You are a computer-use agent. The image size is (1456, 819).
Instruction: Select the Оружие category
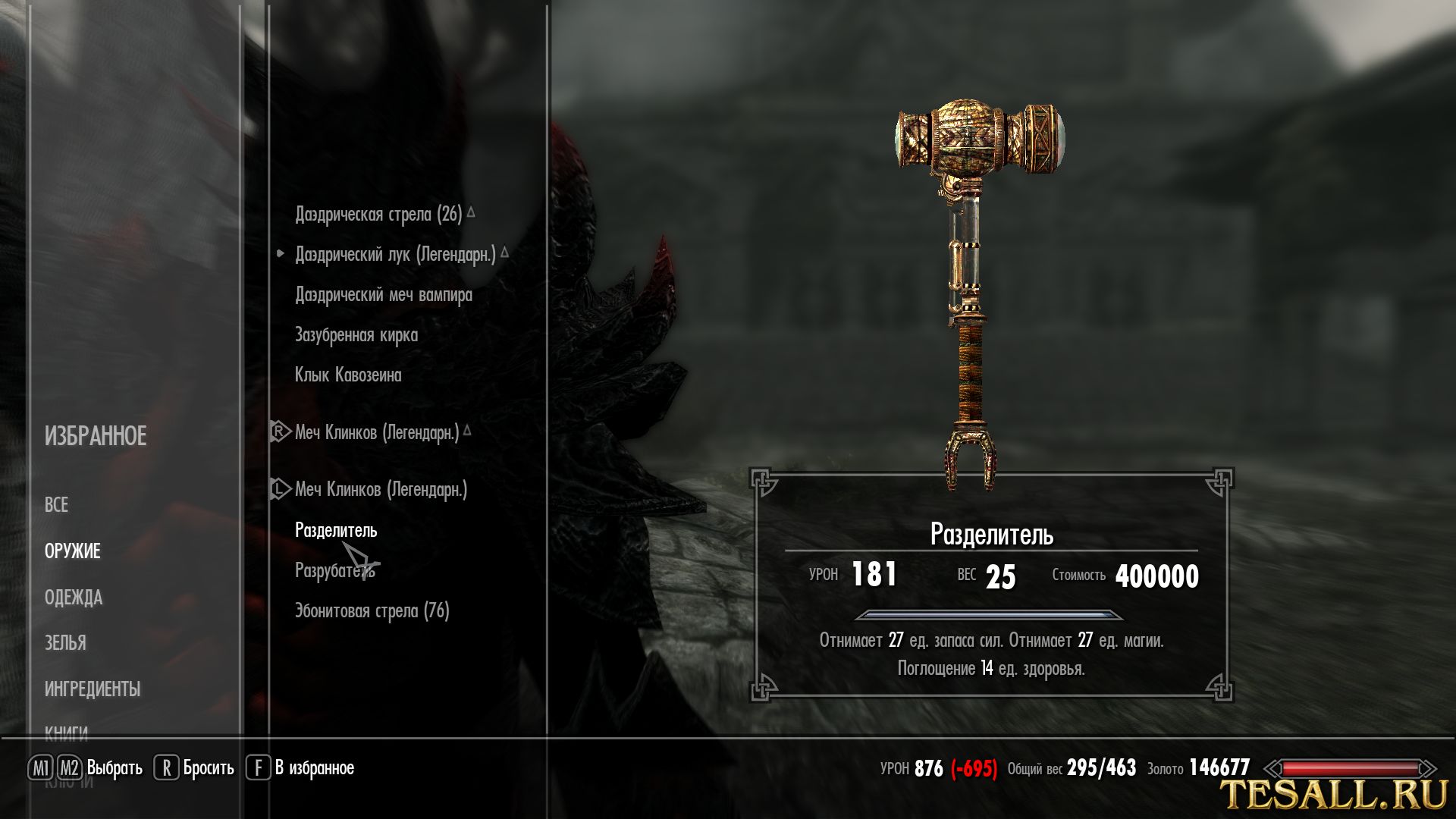pyautogui.click(x=72, y=551)
